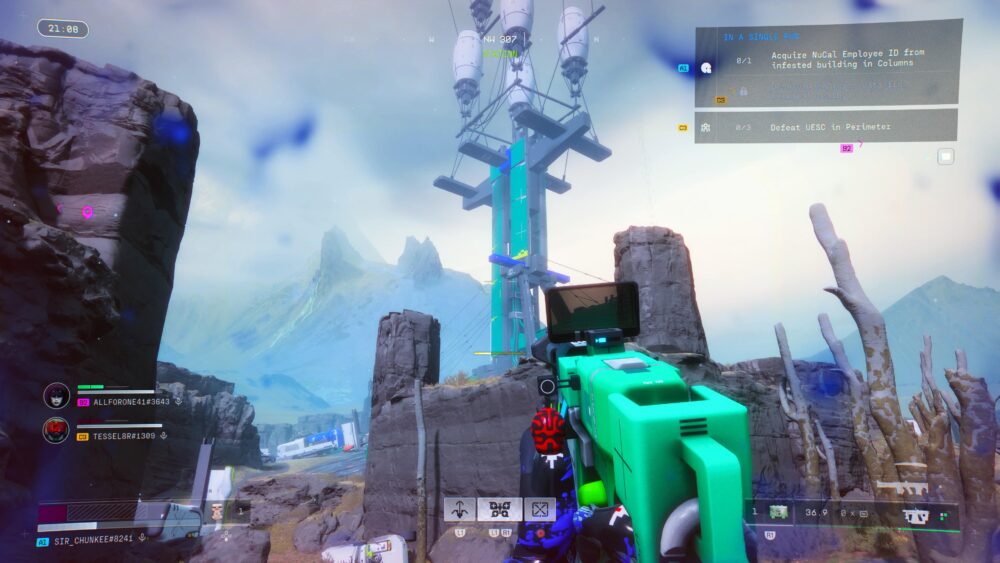Screen dimensions: 1000x563
Task: Toggle SIR_CHUNKEE#8241 microphone icon
Action: click(144, 537)
